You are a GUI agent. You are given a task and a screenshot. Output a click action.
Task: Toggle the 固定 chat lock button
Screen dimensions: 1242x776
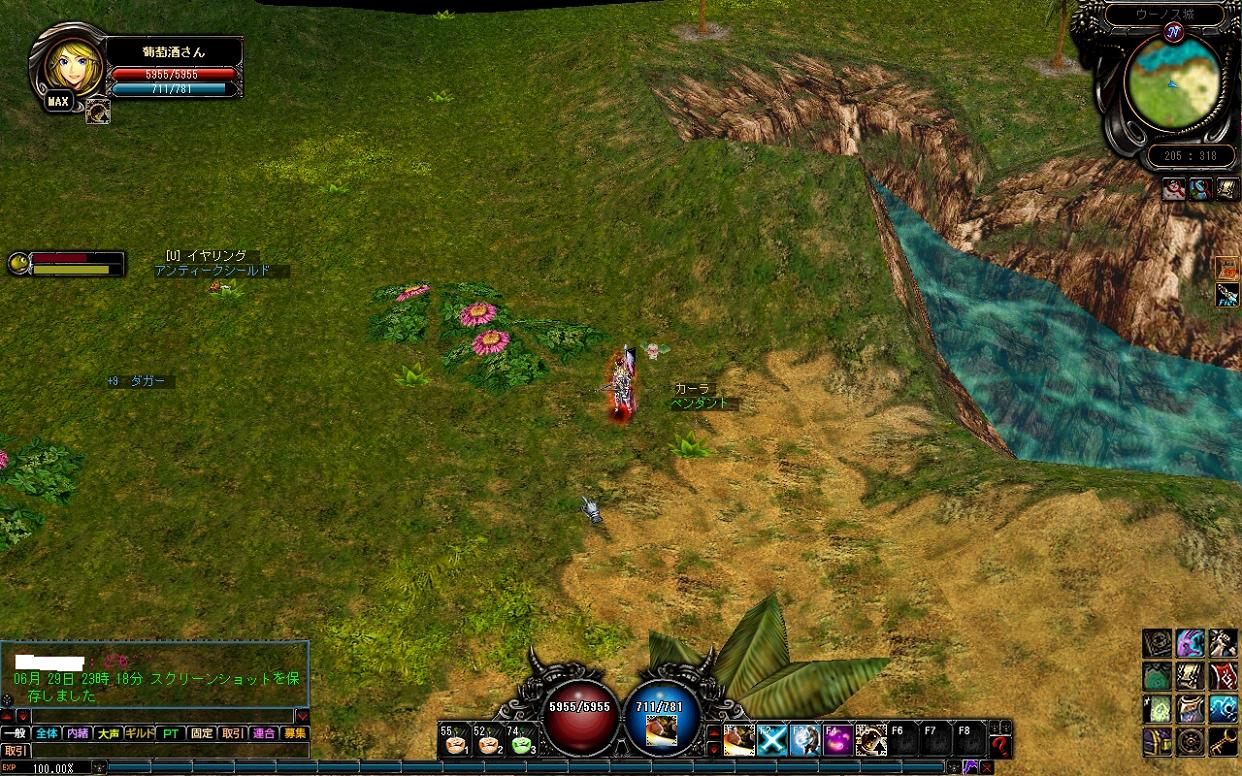tap(201, 733)
